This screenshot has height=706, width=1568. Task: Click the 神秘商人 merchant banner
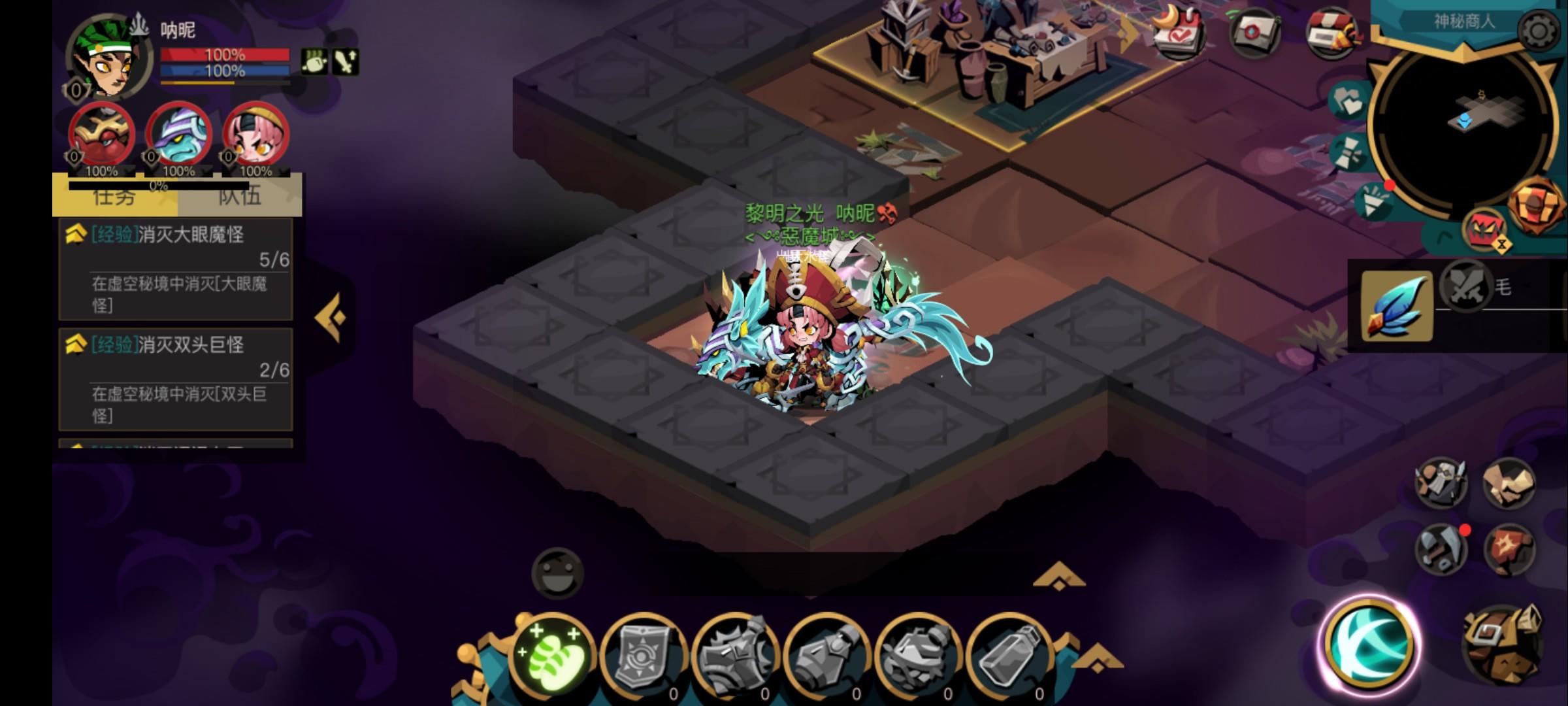point(1463,23)
